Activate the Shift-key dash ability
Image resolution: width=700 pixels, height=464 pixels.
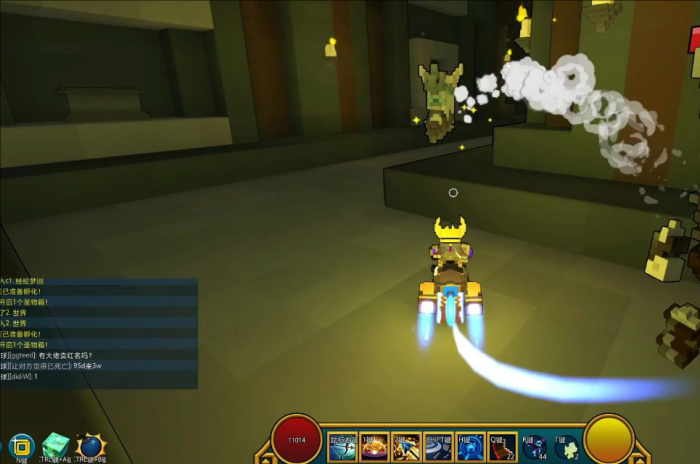point(438,446)
